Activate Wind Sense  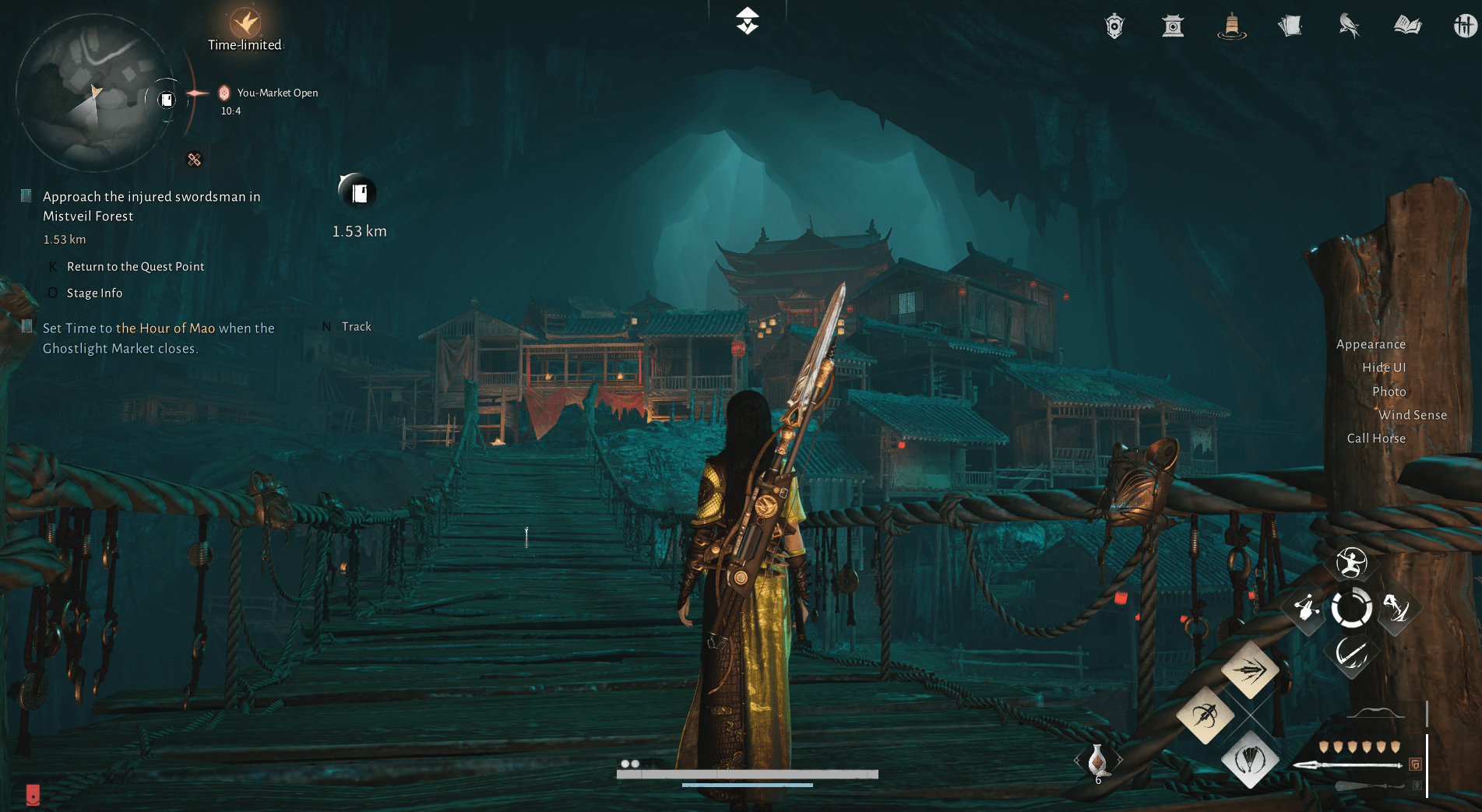pyautogui.click(x=1412, y=415)
